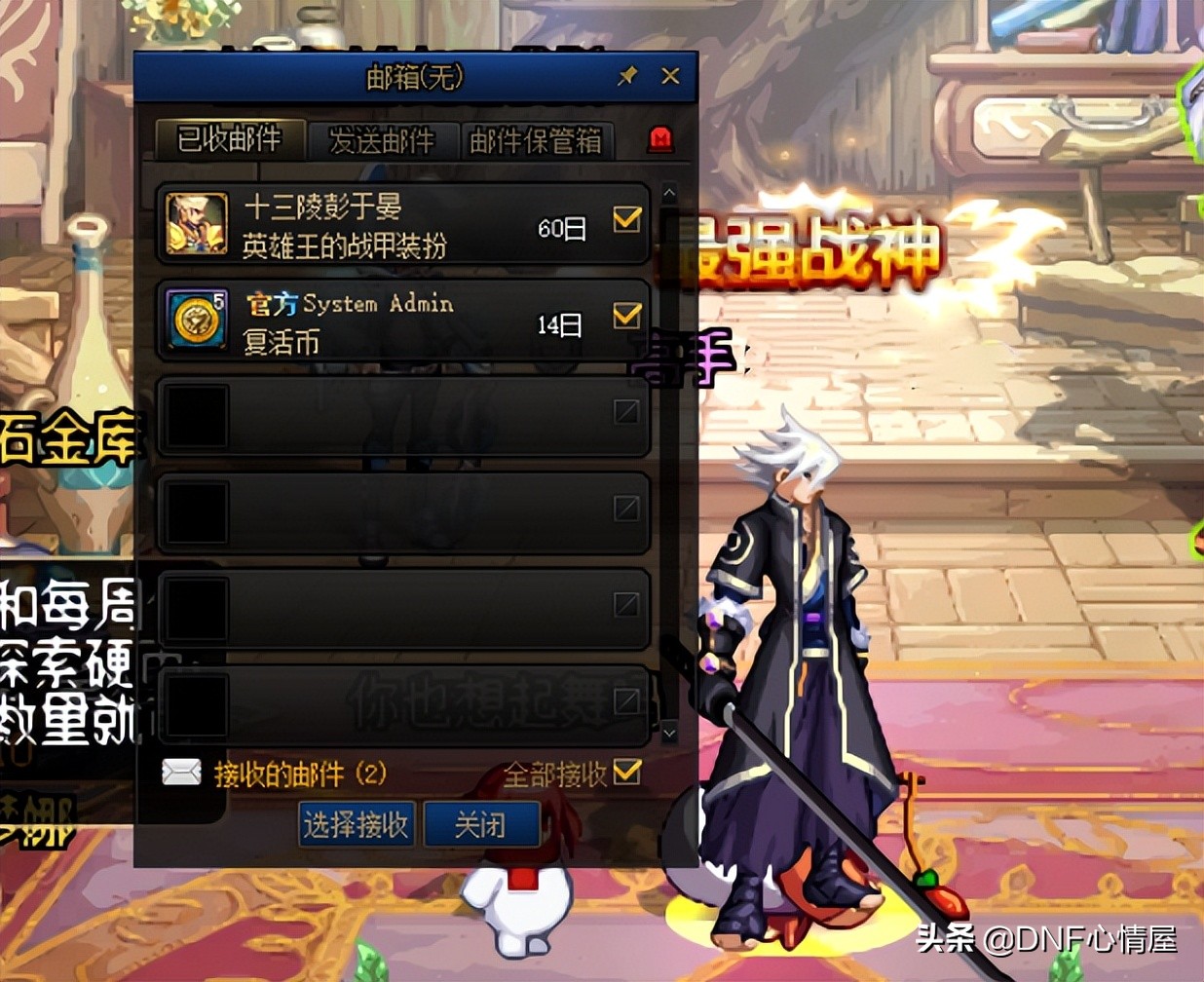Click the mail list scroll-up arrow
The width and height of the screenshot is (1204, 982).
tap(668, 194)
